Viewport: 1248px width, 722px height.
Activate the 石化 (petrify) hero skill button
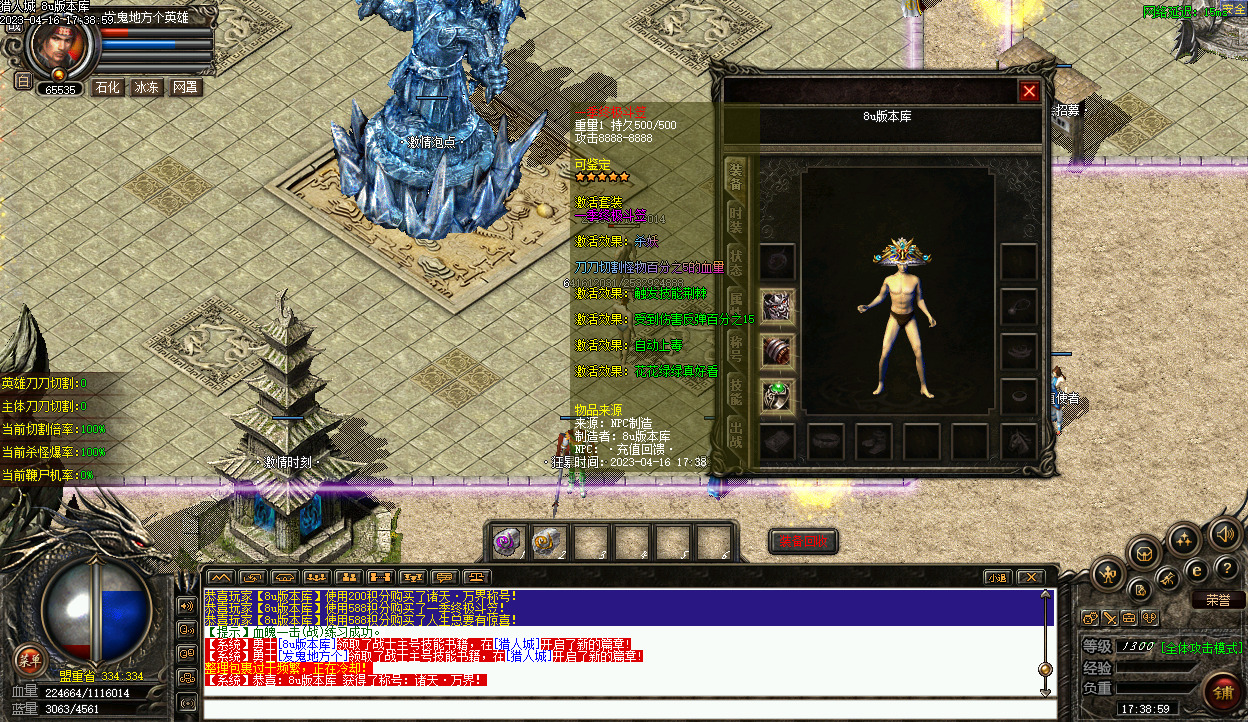107,88
